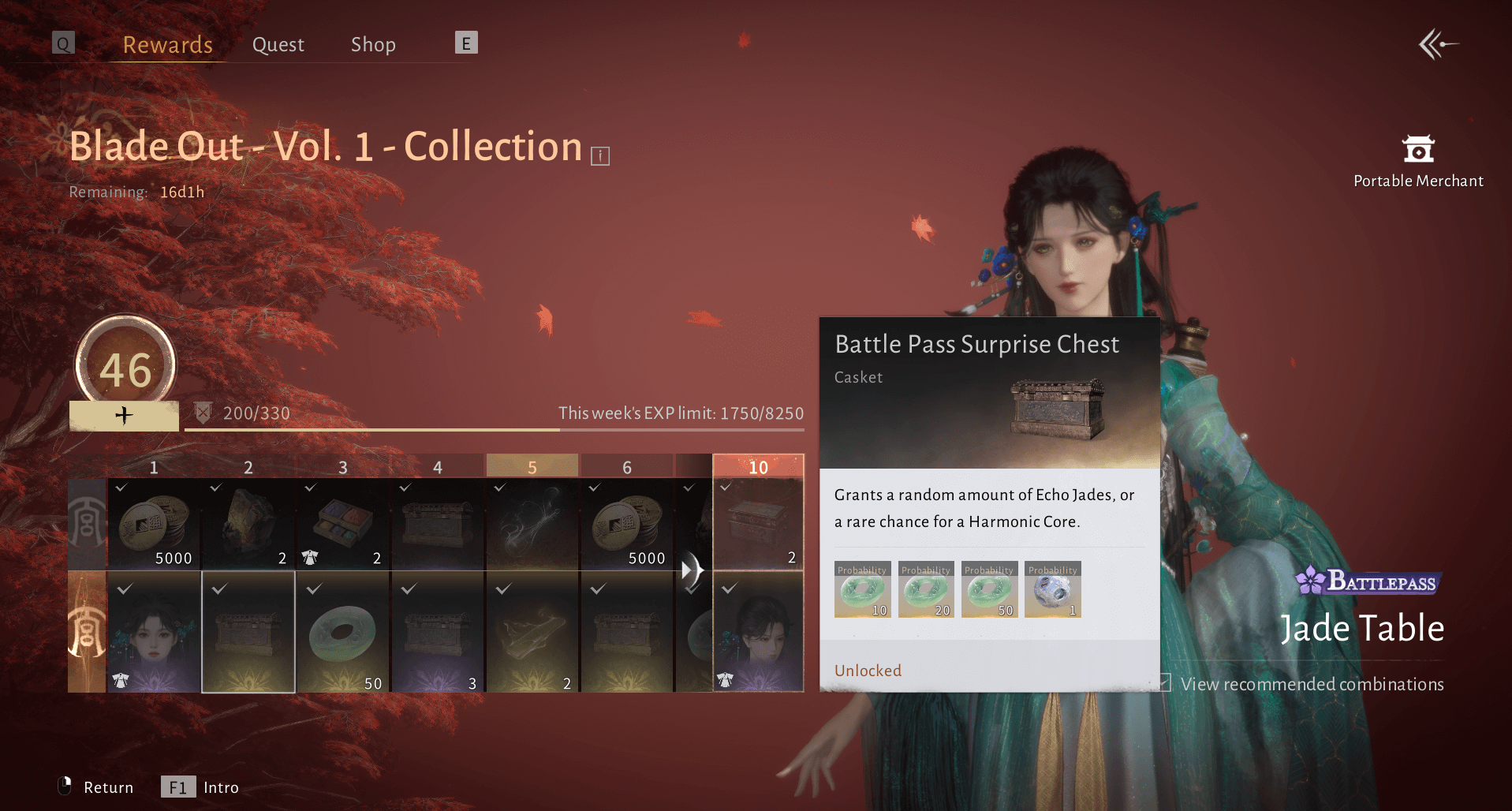The width and height of the screenshot is (1512, 811).
Task: Select the level 1 premium character outfit reward
Action: click(x=154, y=632)
